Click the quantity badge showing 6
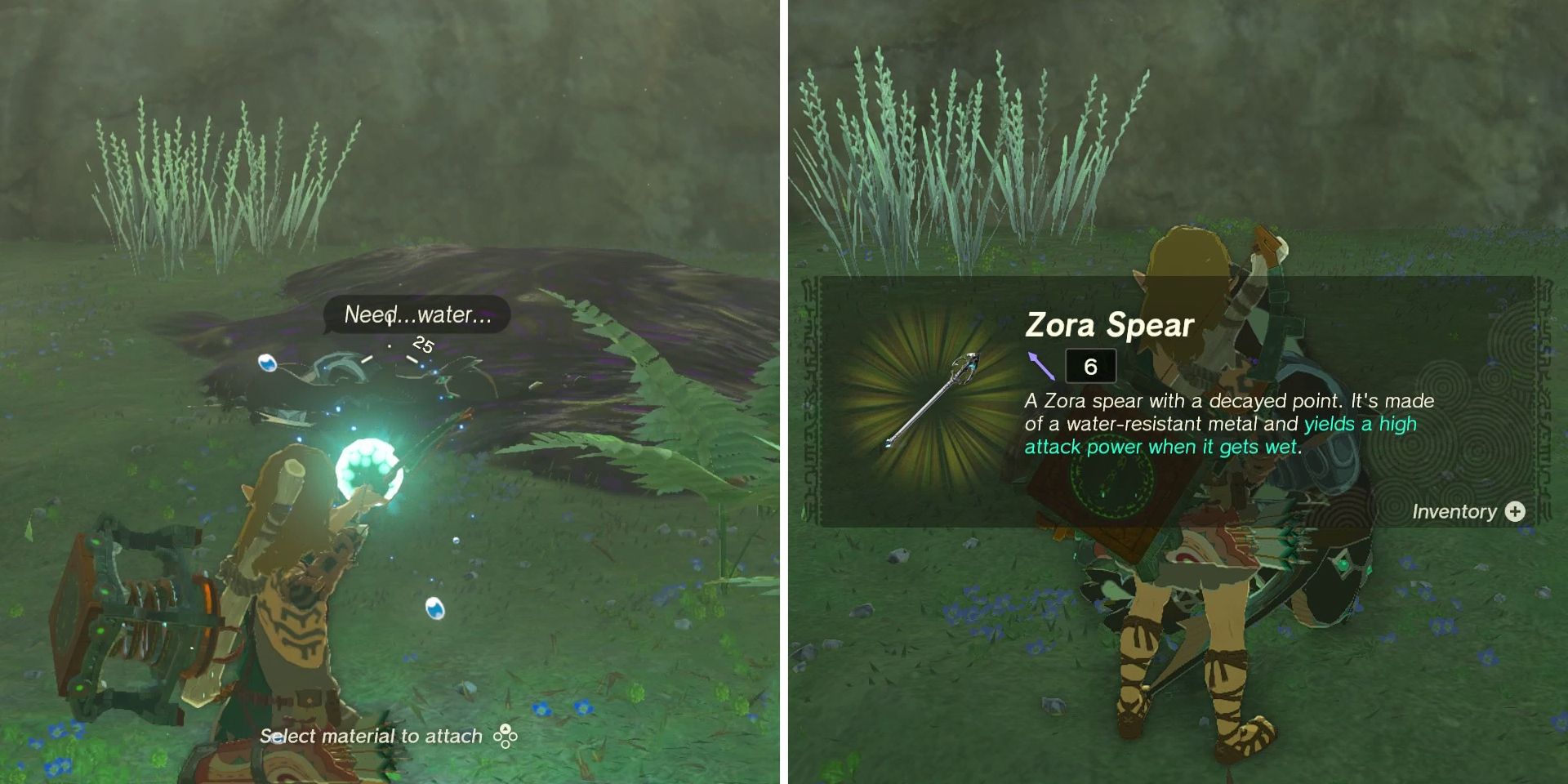Image resolution: width=1568 pixels, height=784 pixels. tap(1092, 365)
